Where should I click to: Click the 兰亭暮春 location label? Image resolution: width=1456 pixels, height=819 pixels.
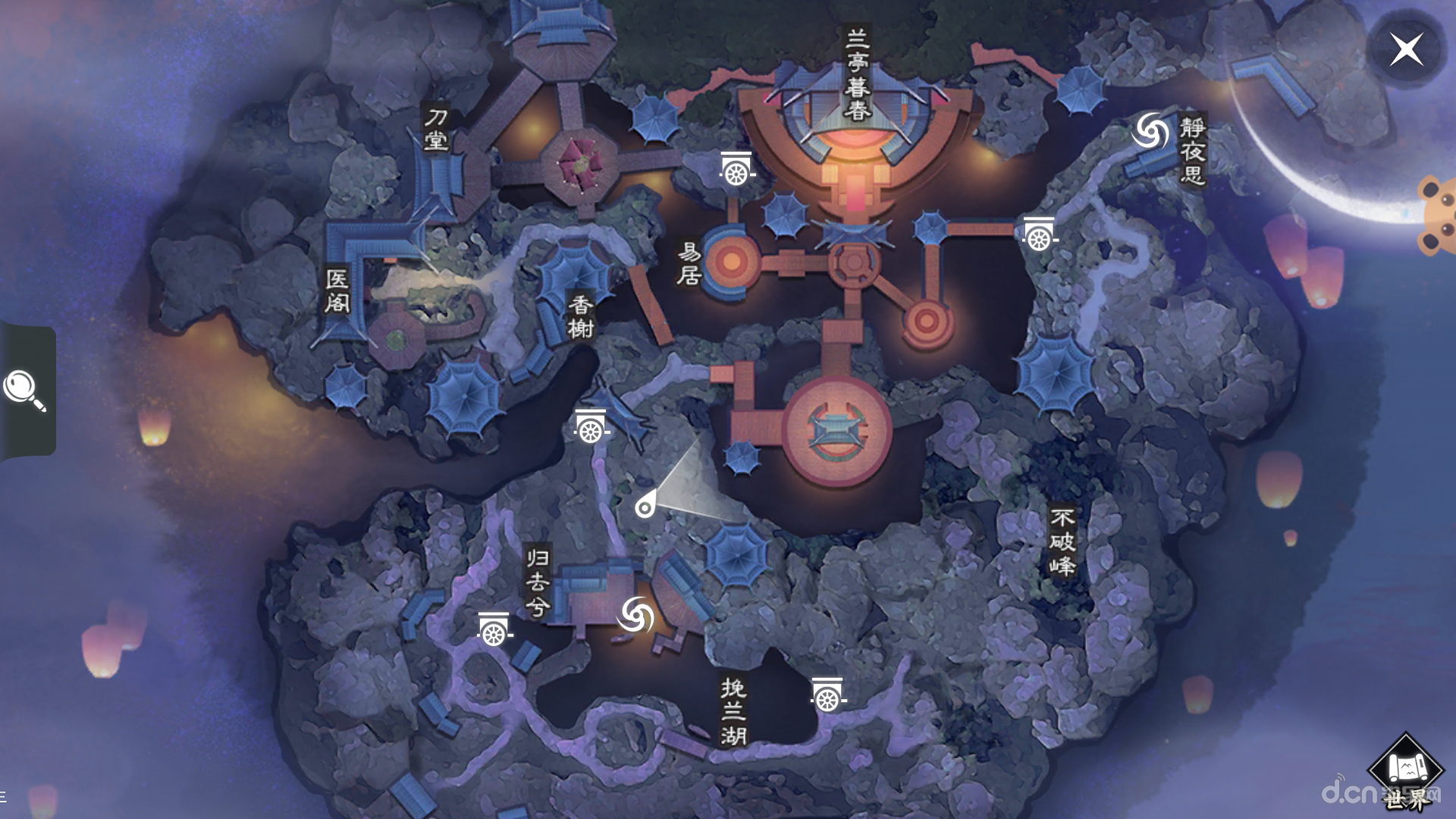(x=857, y=74)
